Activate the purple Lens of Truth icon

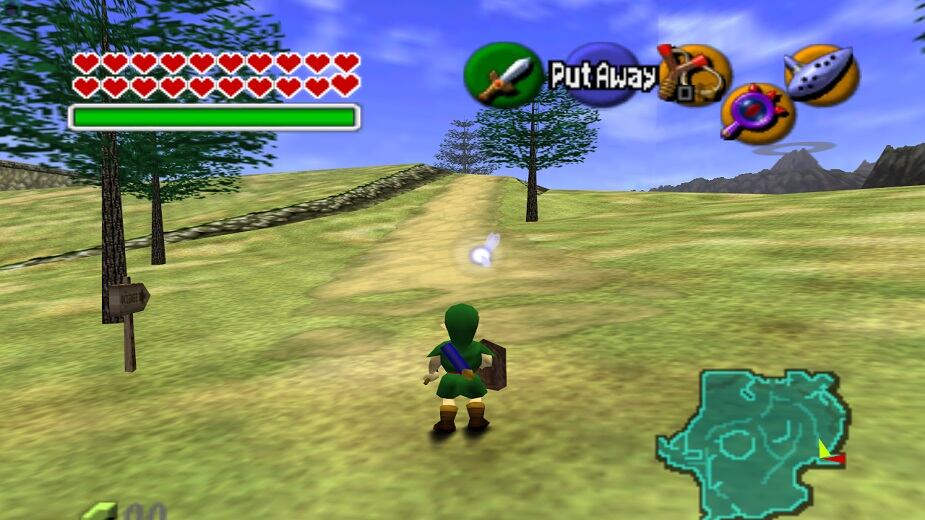coord(757,112)
